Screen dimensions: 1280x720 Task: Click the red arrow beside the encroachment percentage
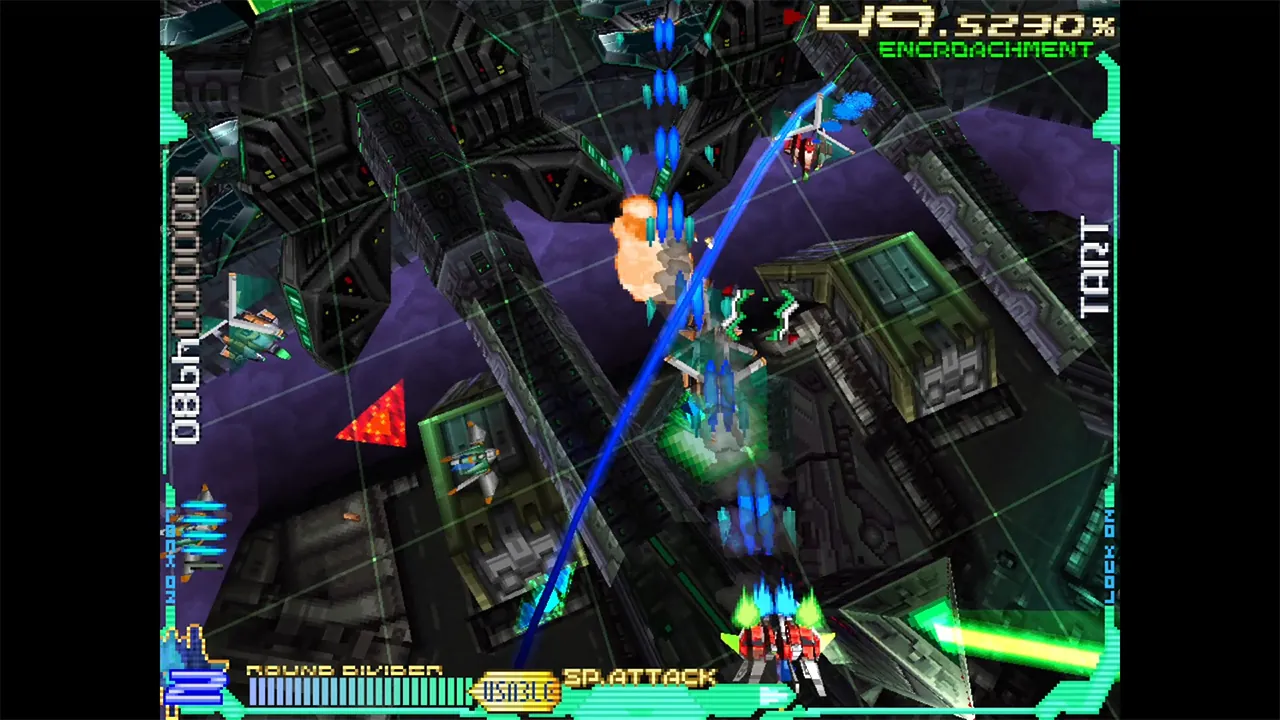(x=793, y=16)
